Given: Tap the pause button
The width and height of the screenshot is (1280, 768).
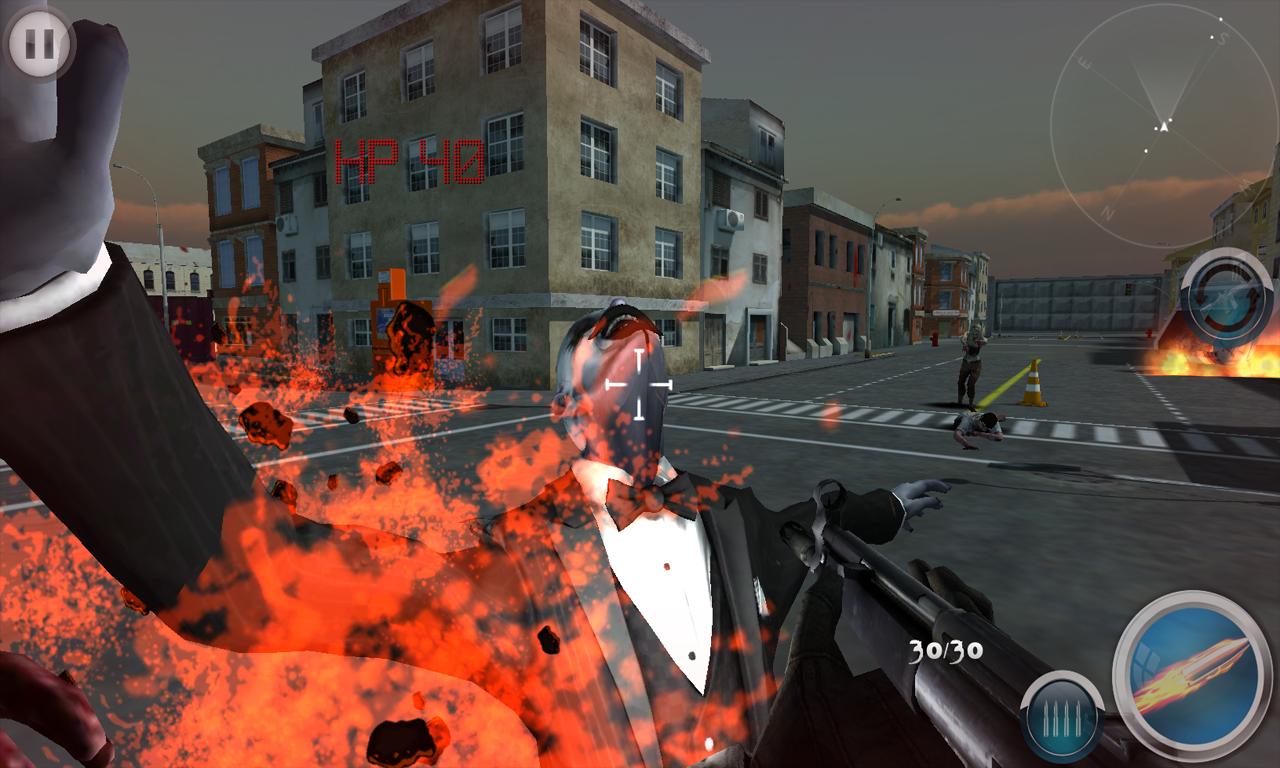Looking at the screenshot, I should [x=38, y=40].
